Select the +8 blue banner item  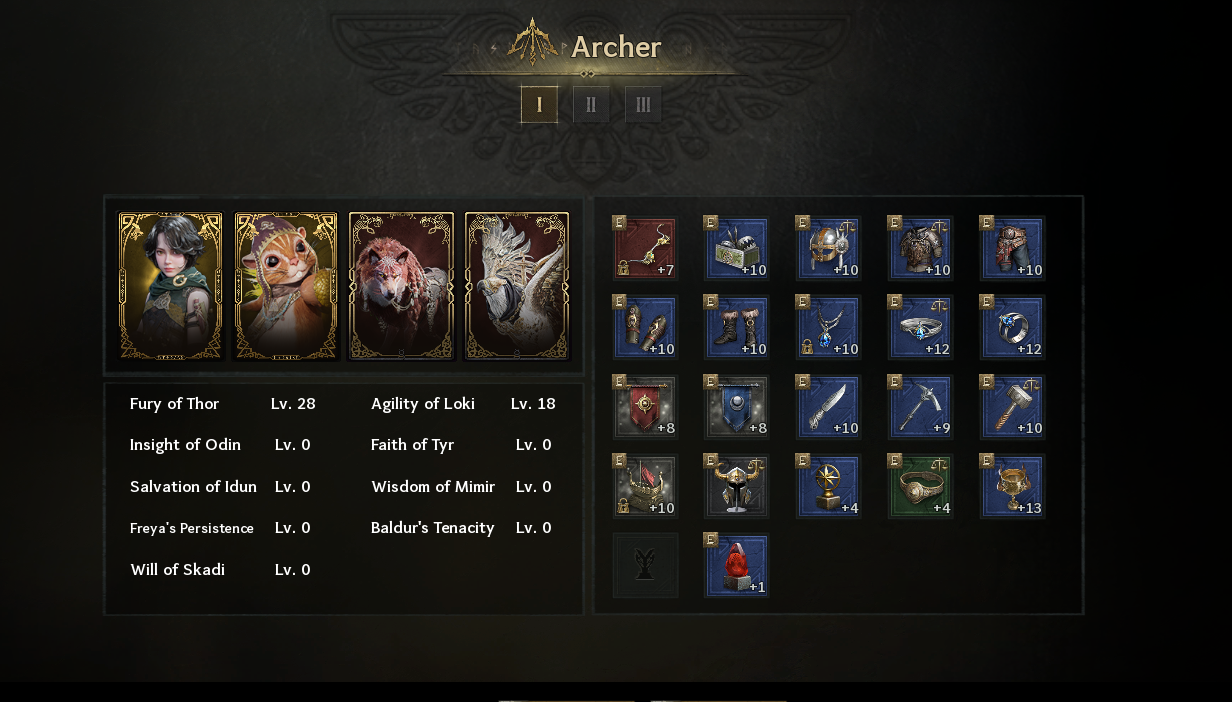coord(737,407)
